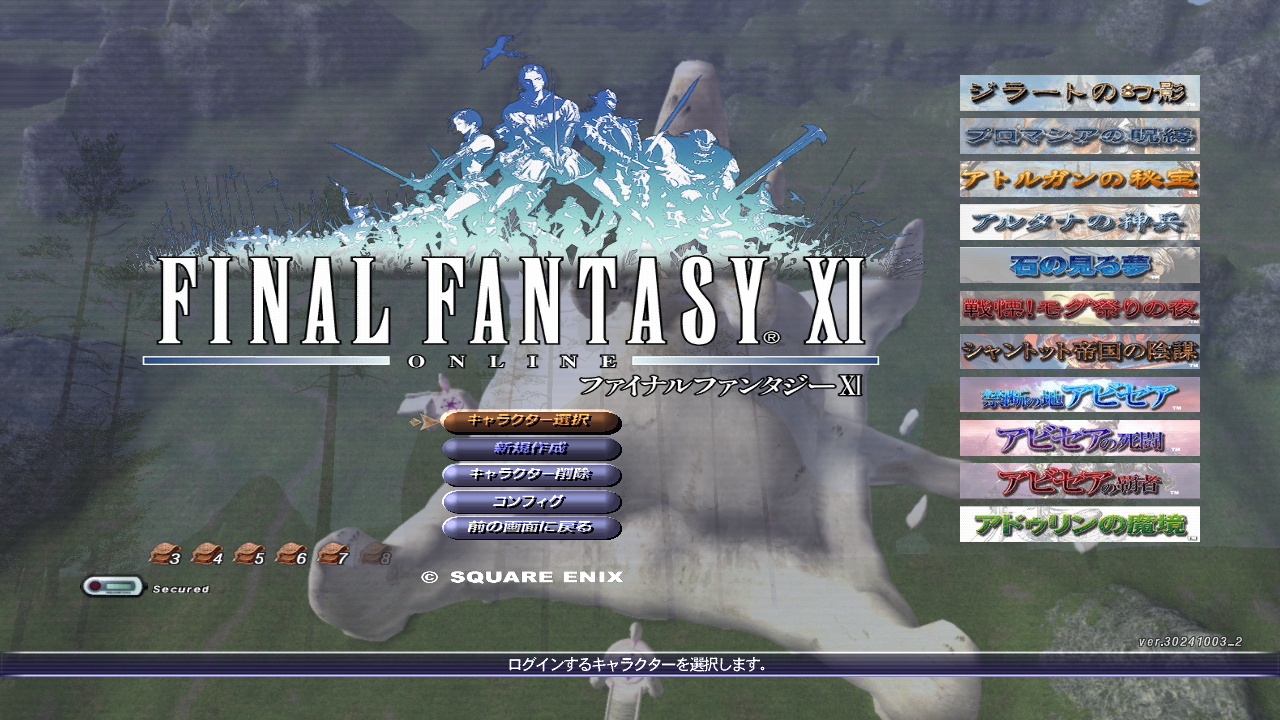Open the コンフィグ menu option

530,503
